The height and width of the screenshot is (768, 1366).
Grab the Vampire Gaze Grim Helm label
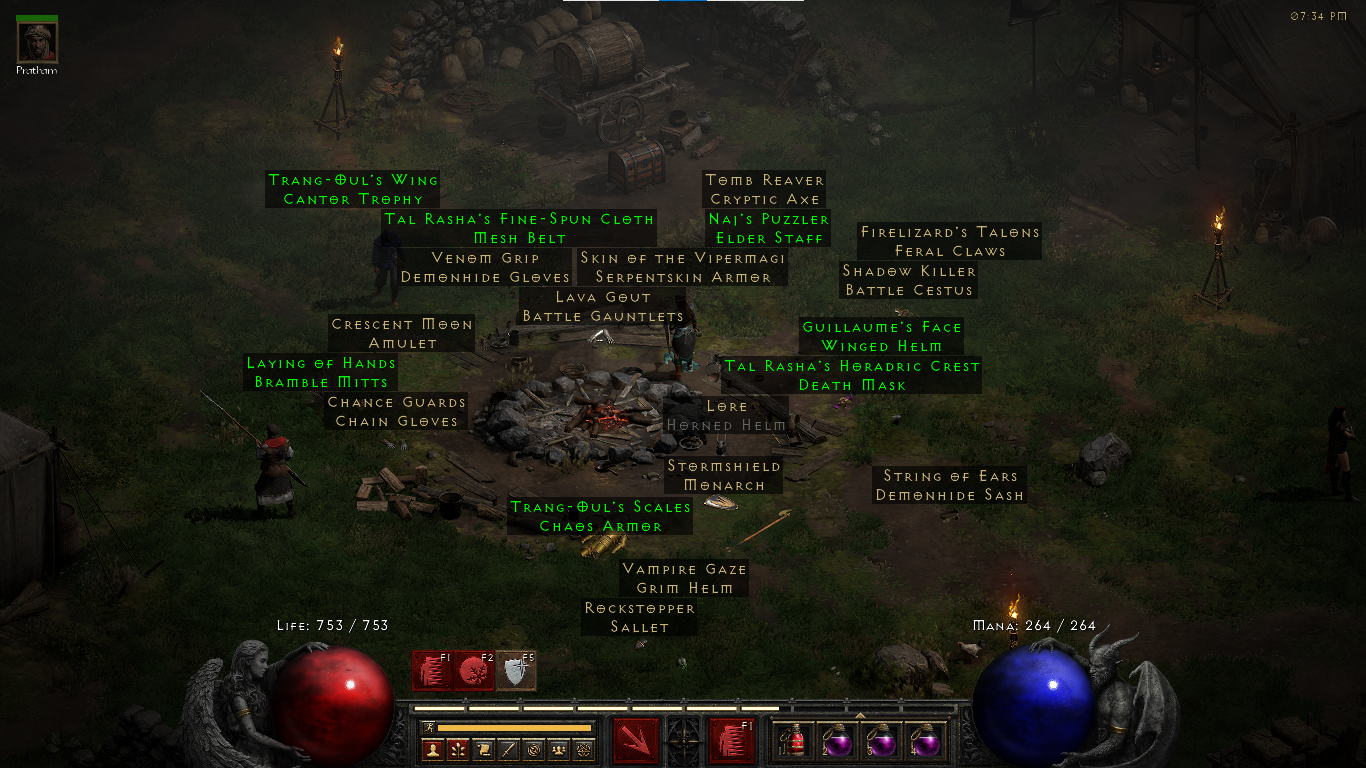pyautogui.click(x=685, y=578)
